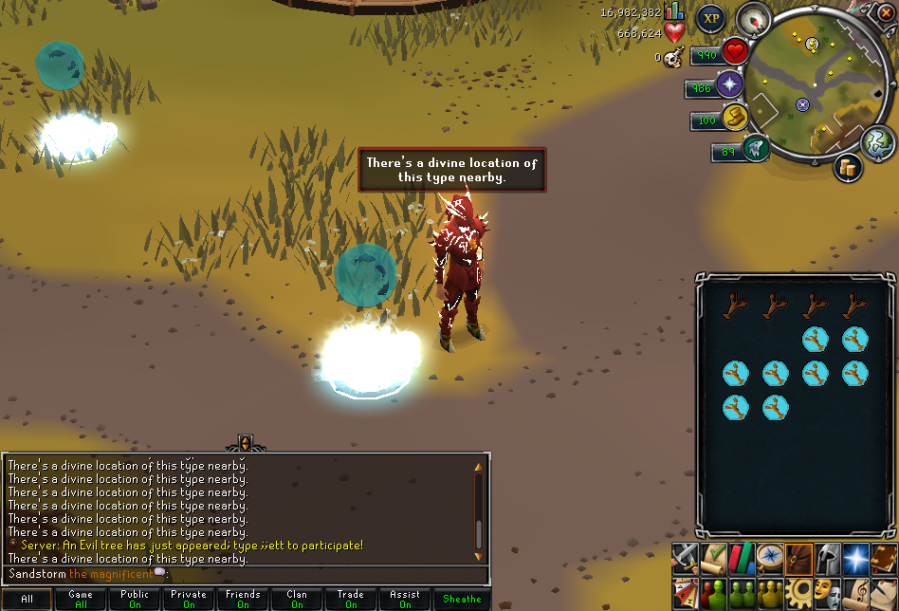This screenshot has height=611, width=899.
Task: Switch to the All chat tab
Action: coord(27,599)
